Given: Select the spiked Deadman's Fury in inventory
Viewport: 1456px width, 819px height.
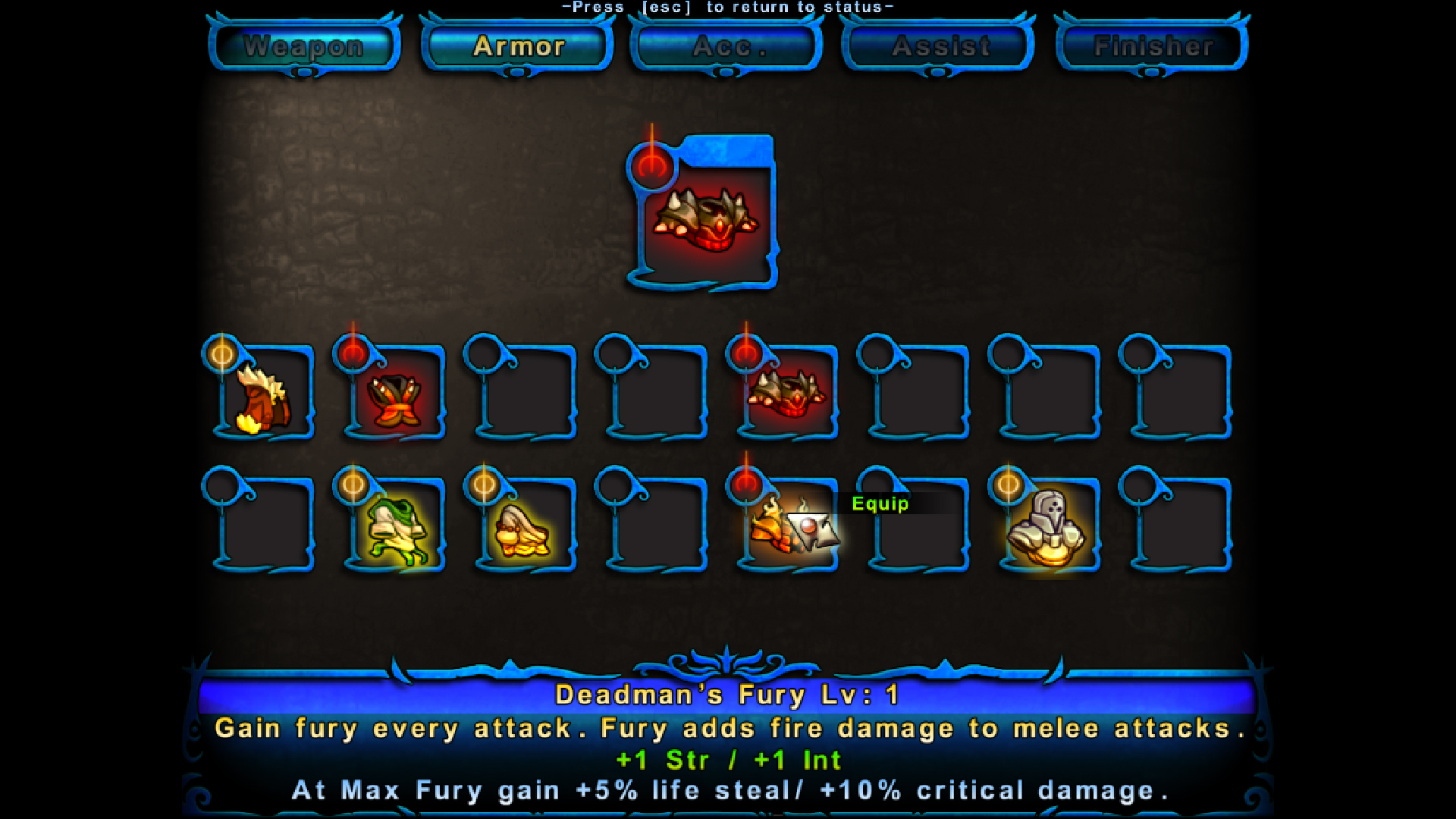Looking at the screenshot, I should [789, 394].
